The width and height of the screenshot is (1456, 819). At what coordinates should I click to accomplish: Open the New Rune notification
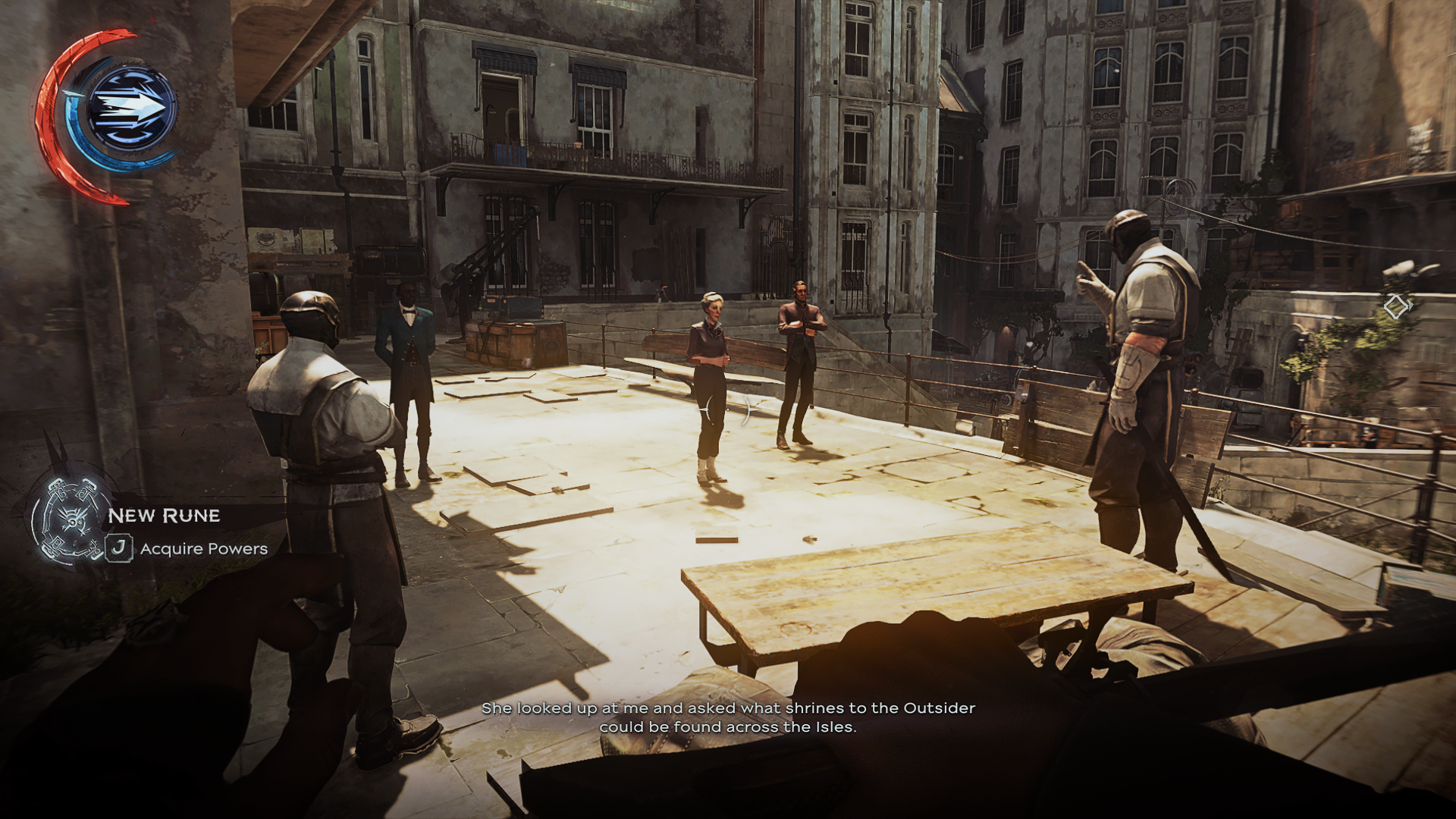(x=164, y=516)
